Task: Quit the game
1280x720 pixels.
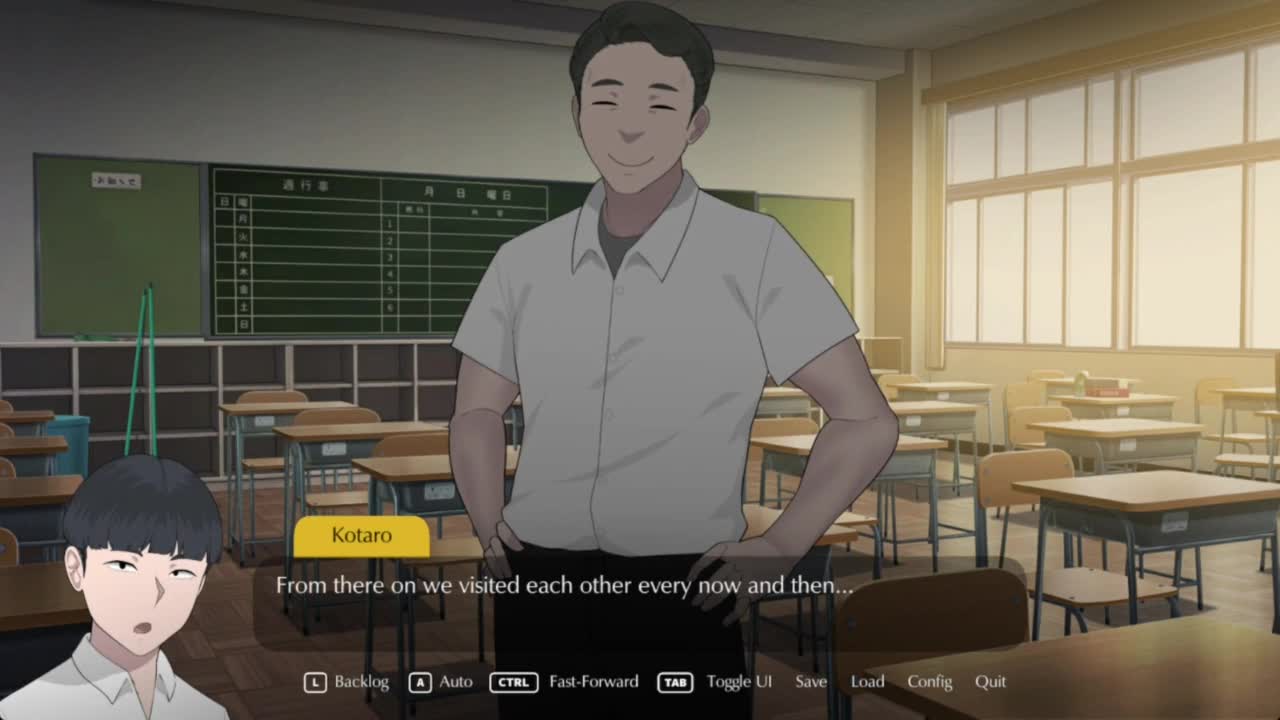Action: click(990, 682)
